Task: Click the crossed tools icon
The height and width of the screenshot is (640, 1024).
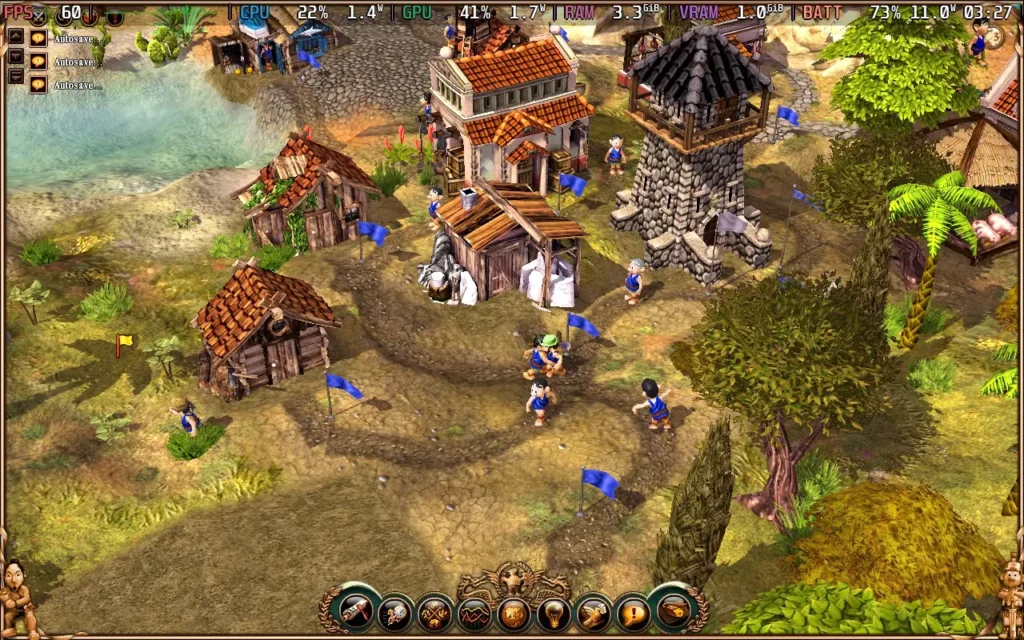Action: tap(435, 611)
